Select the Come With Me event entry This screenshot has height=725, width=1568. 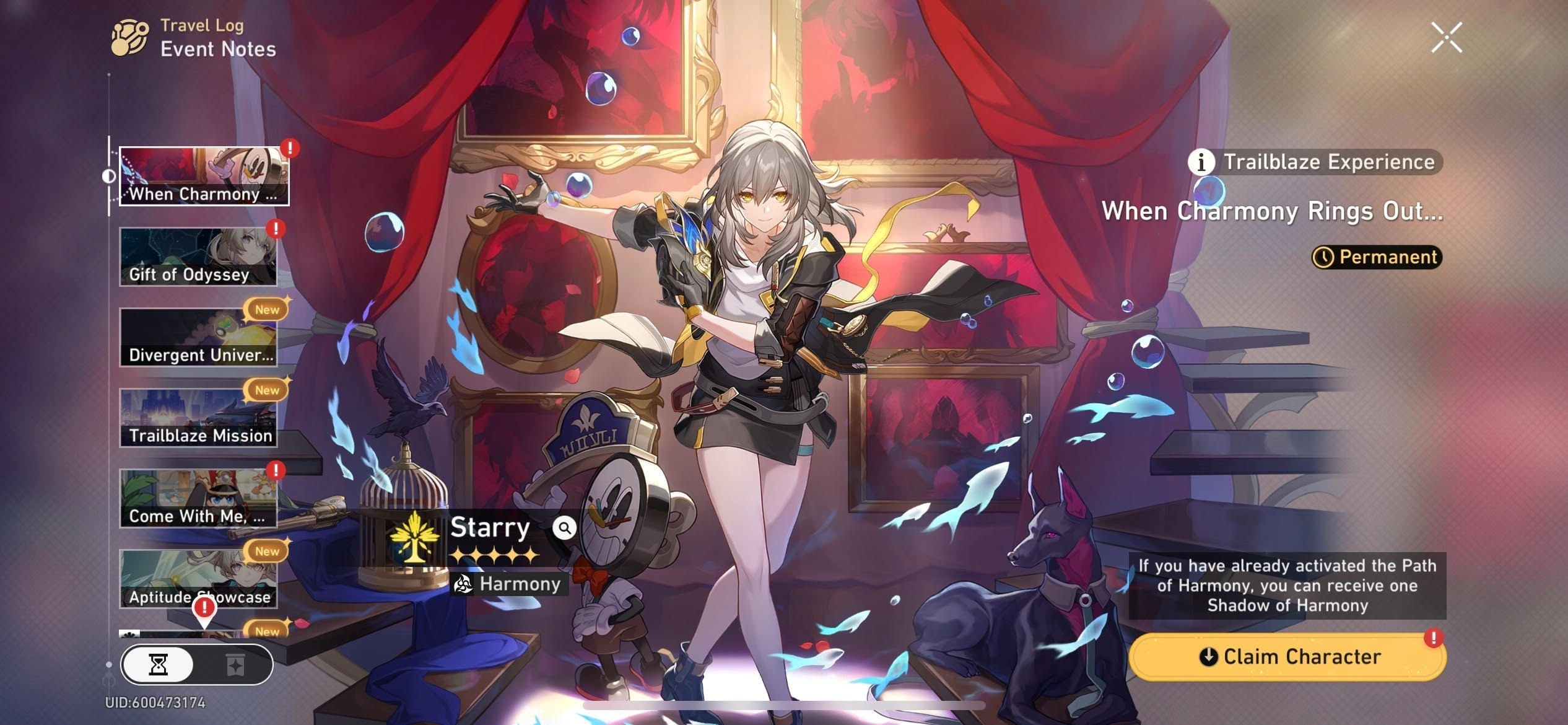pos(199,498)
